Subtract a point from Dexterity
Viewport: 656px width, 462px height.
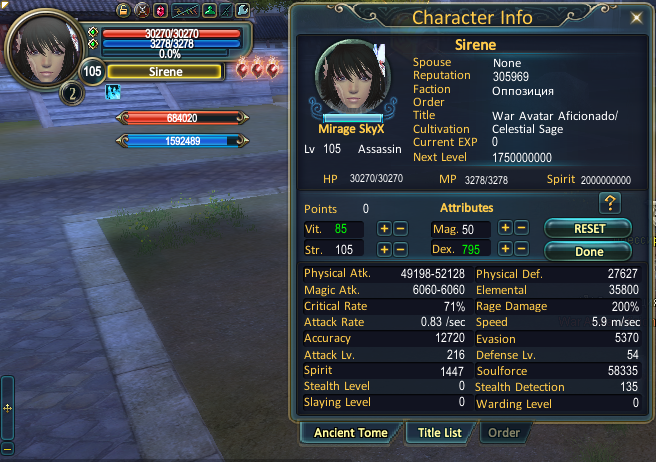(x=522, y=249)
